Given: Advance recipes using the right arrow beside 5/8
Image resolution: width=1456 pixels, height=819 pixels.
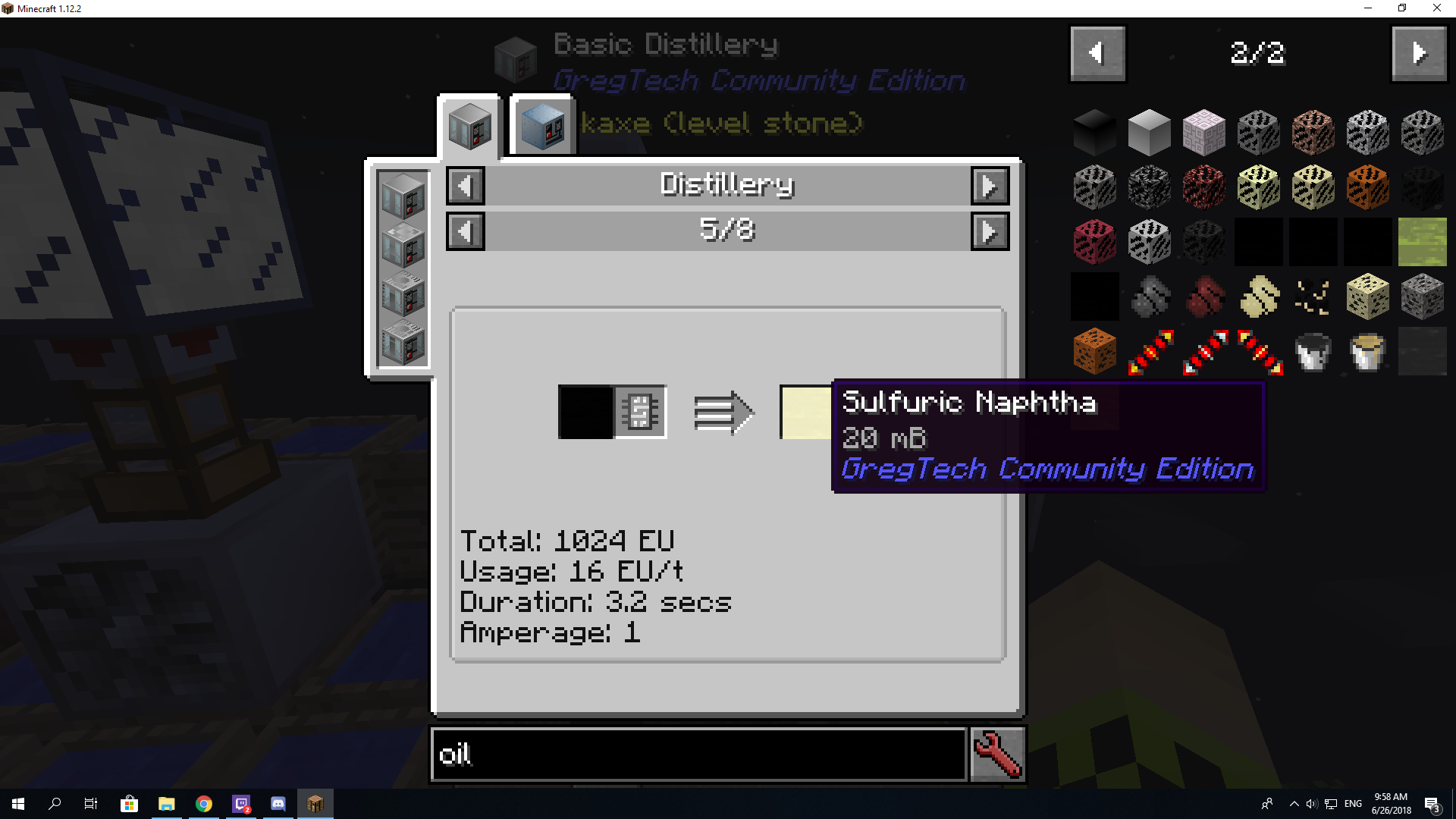Looking at the screenshot, I should [x=990, y=231].
